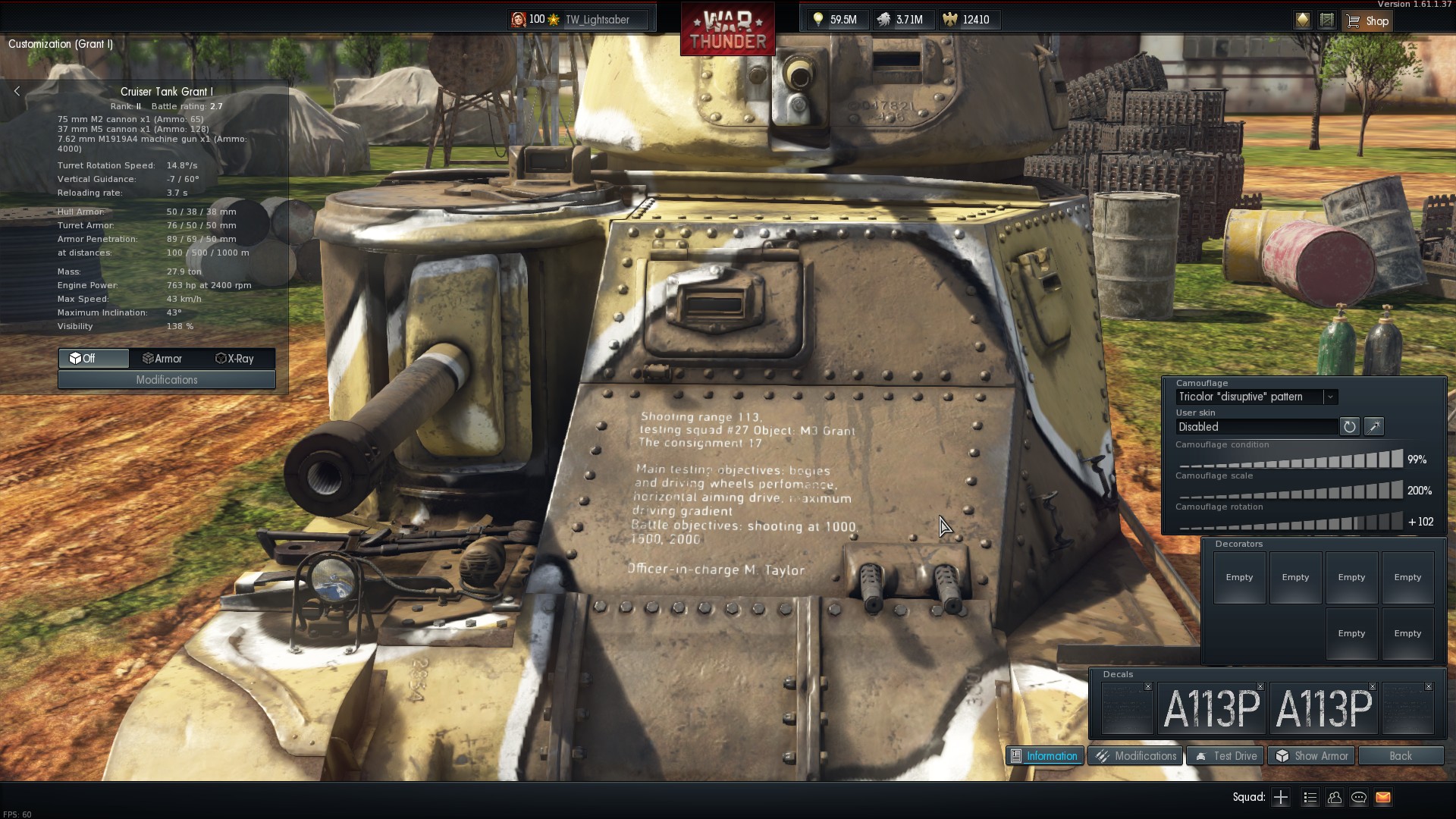Open Modifications from the bottom bar
The height and width of the screenshot is (819, 1456).
[1135, 756]
